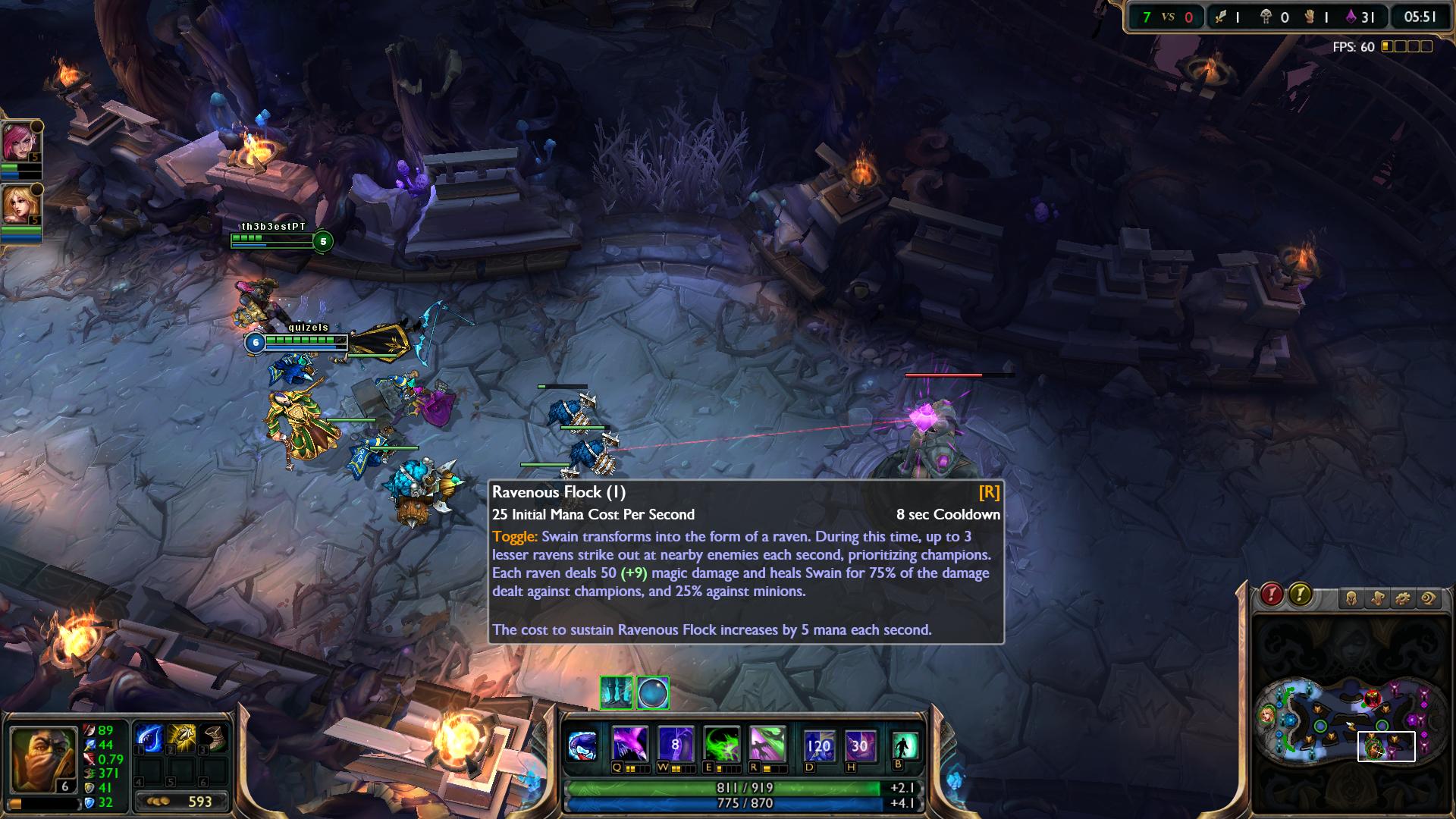Open the shop via the gold counter
Image resolution: width=1456 pixels, height=819 pixels.
click(180, 802)
